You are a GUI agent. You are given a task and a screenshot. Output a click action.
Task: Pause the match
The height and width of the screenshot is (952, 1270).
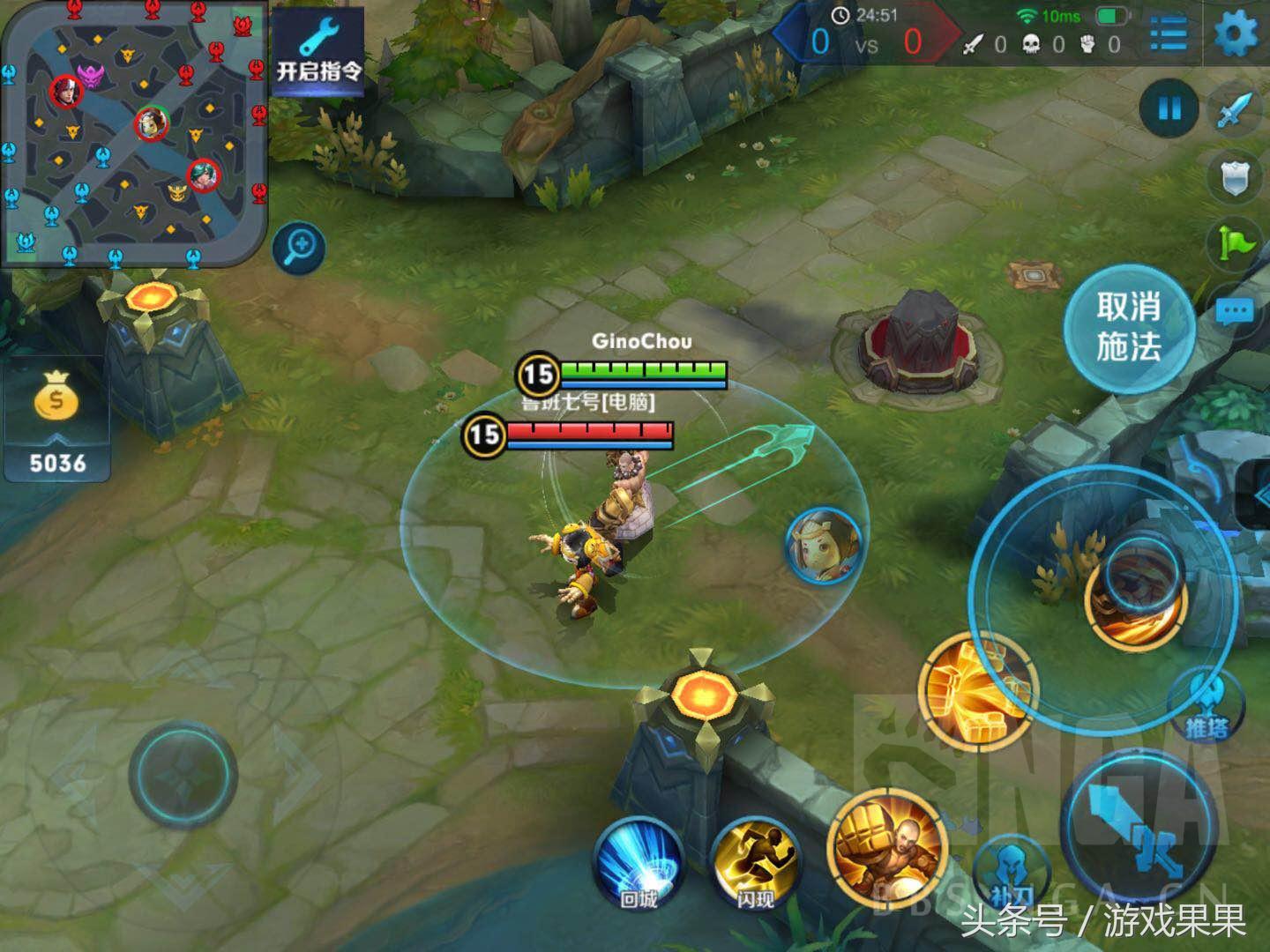(1169, 108)
